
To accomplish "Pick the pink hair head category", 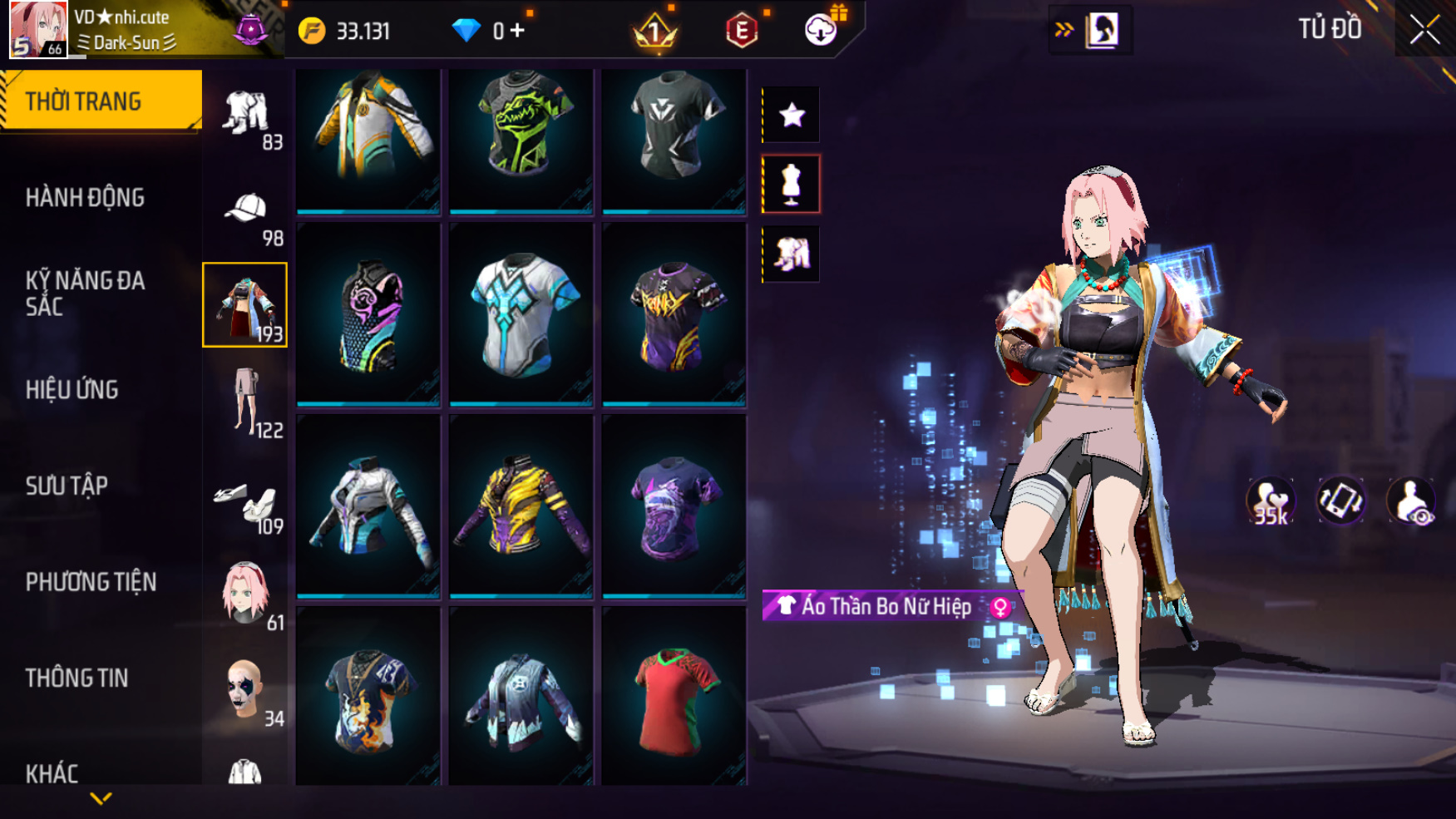I will [x=246, y=594].
